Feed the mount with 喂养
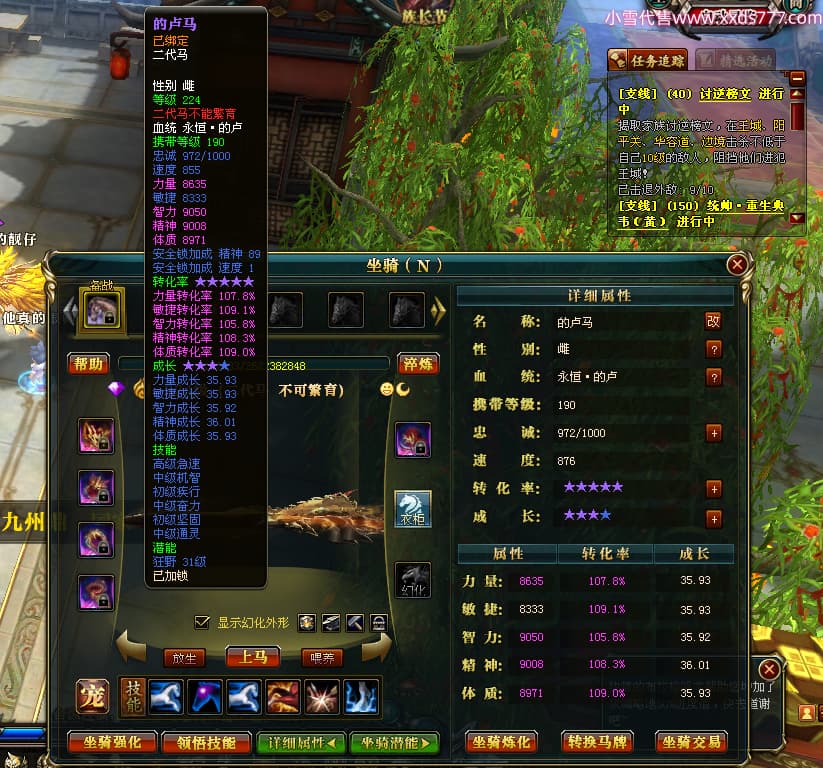 321,658
